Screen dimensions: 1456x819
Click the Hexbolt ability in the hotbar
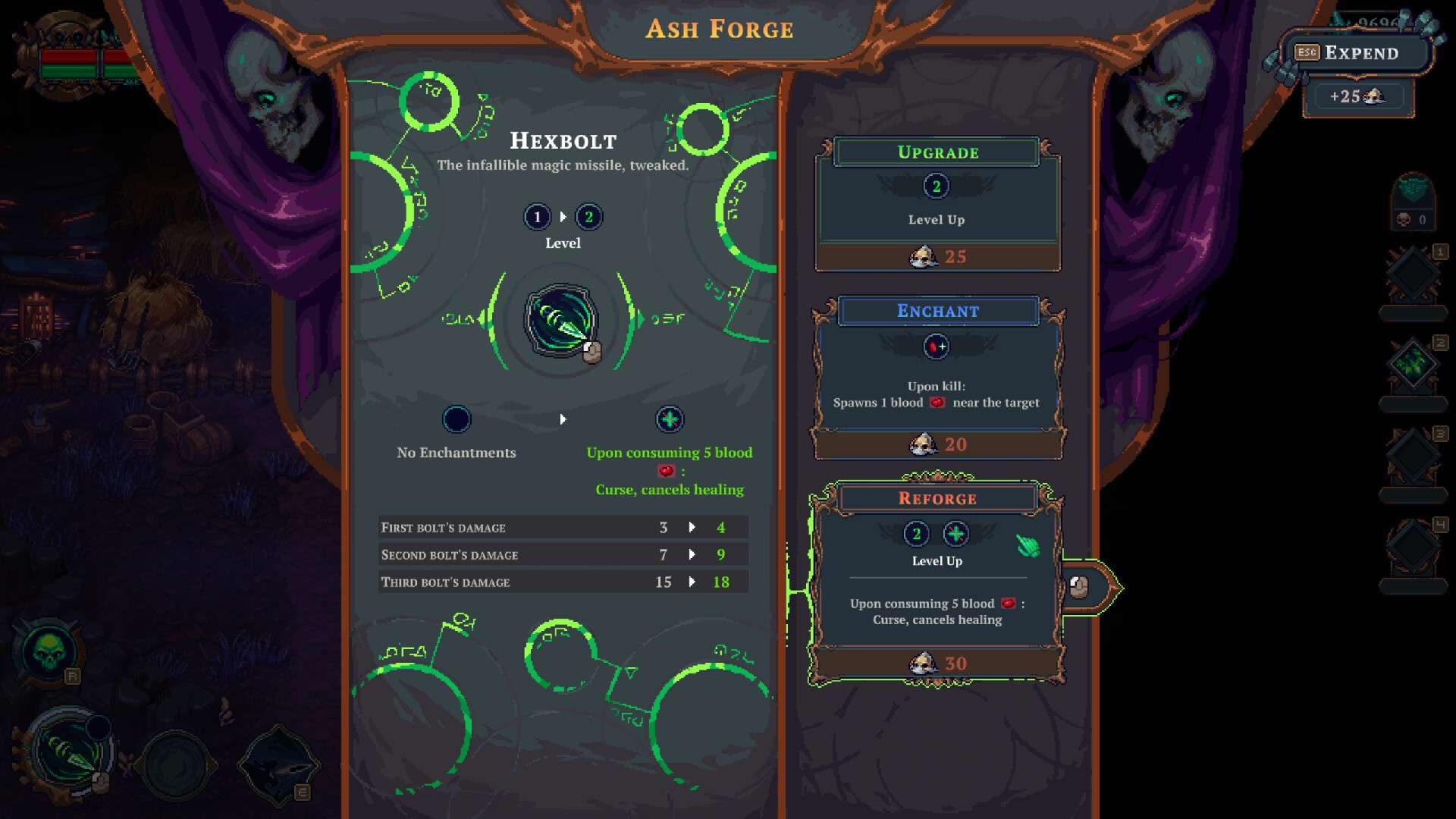pos(70,752)
